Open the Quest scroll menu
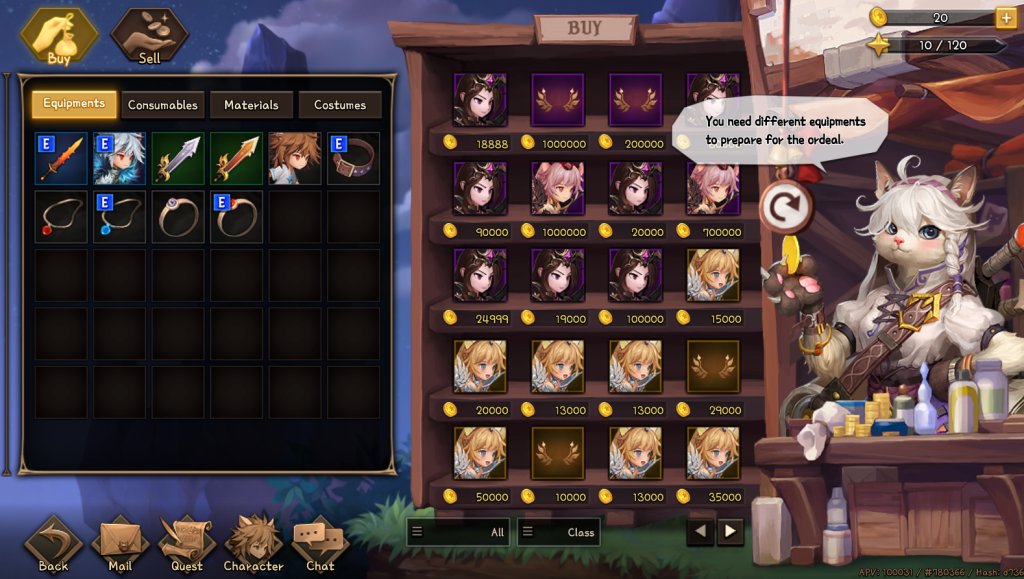This screenshot has width=1024, height=579. coord(187,545)
